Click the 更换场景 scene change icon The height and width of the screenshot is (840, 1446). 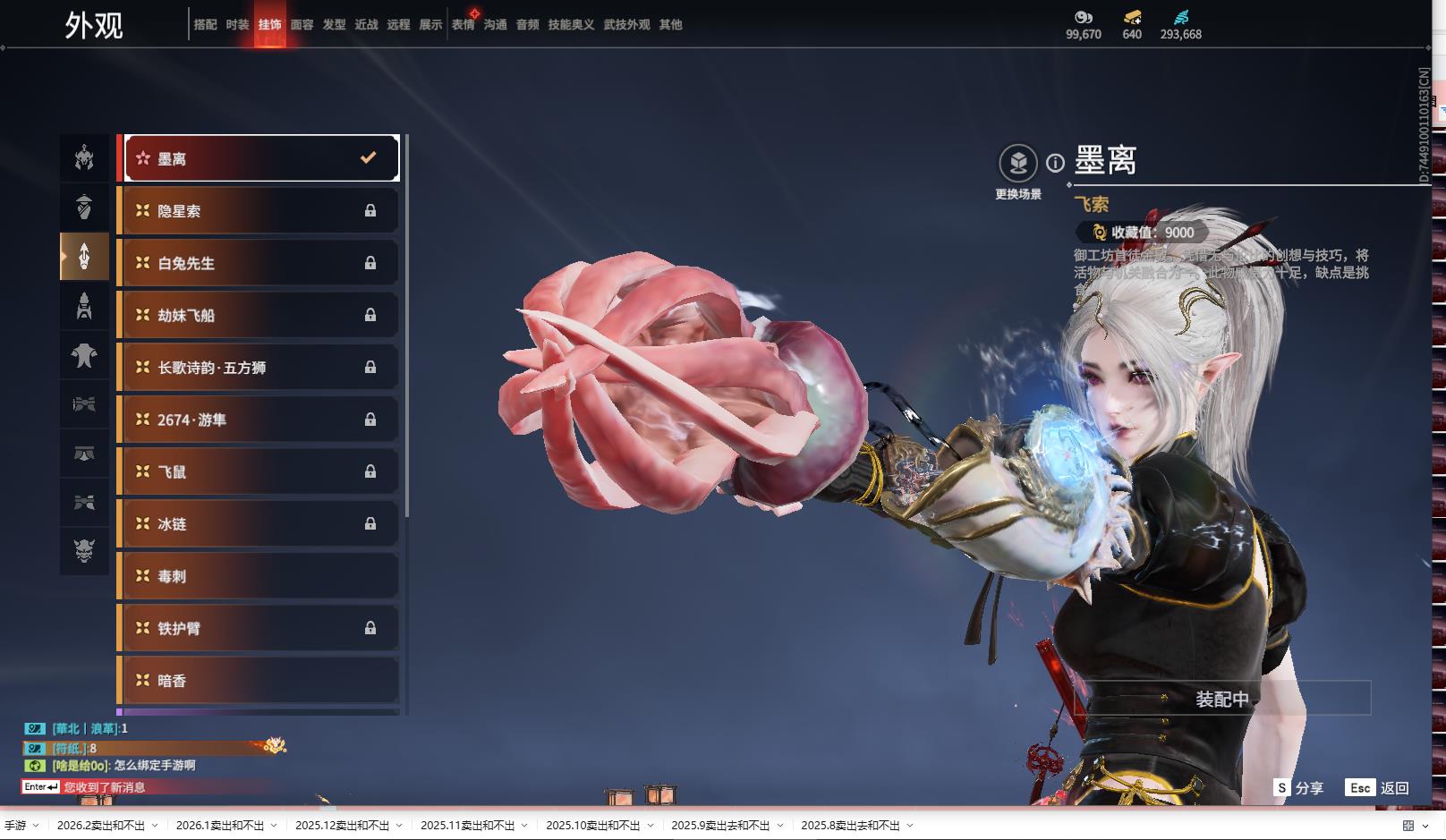(x=1018, y=164)
